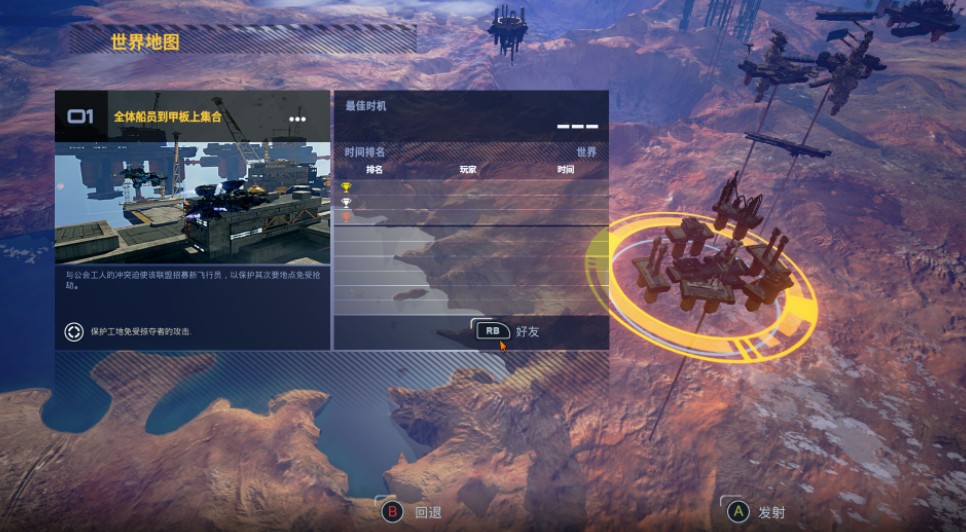This screenshot has height=532, width=966.
Task: Choose the 世界 world ranking label
Action: coord(586,152)
